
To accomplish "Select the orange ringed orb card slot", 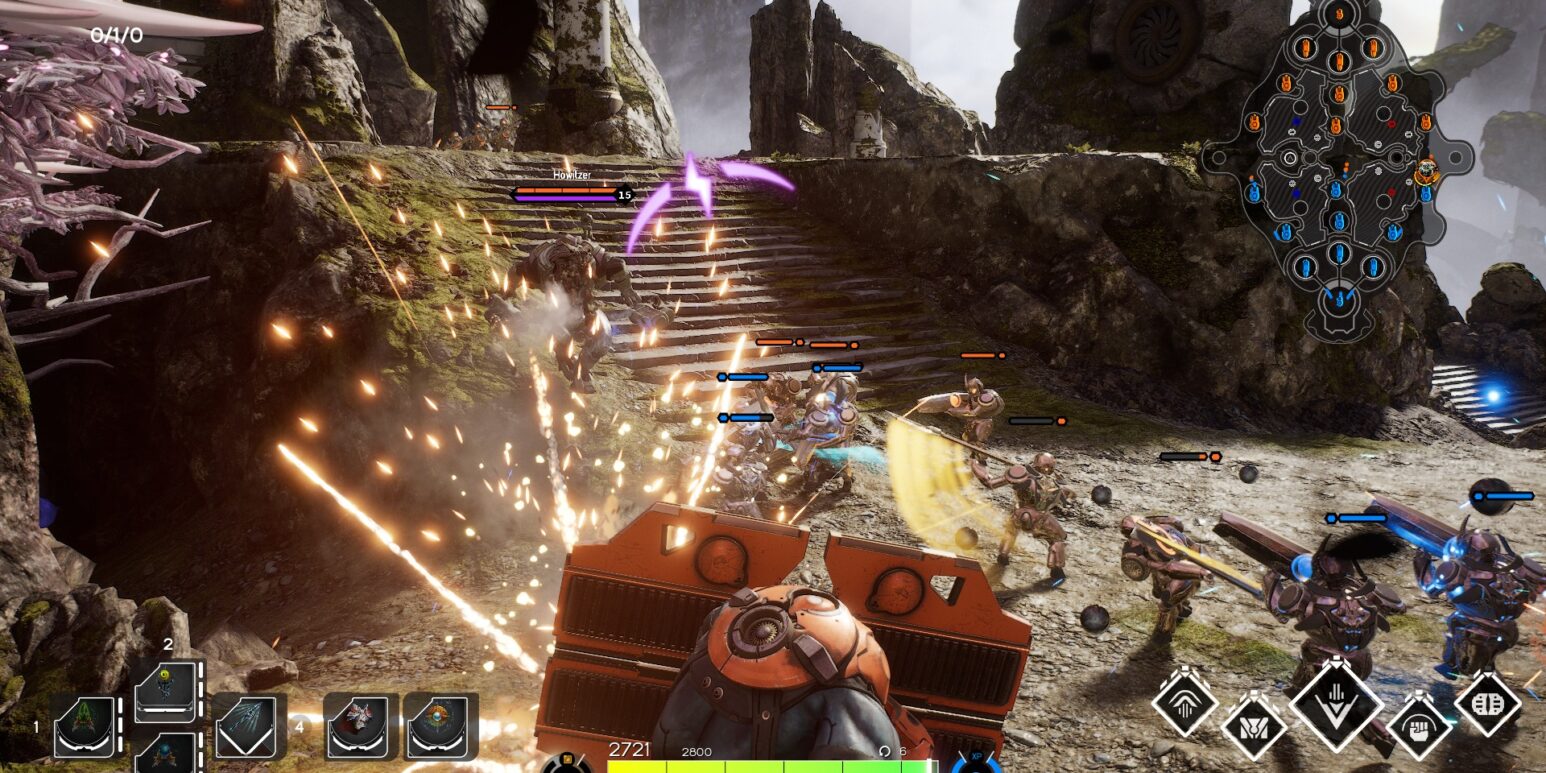I will [441, 726].
